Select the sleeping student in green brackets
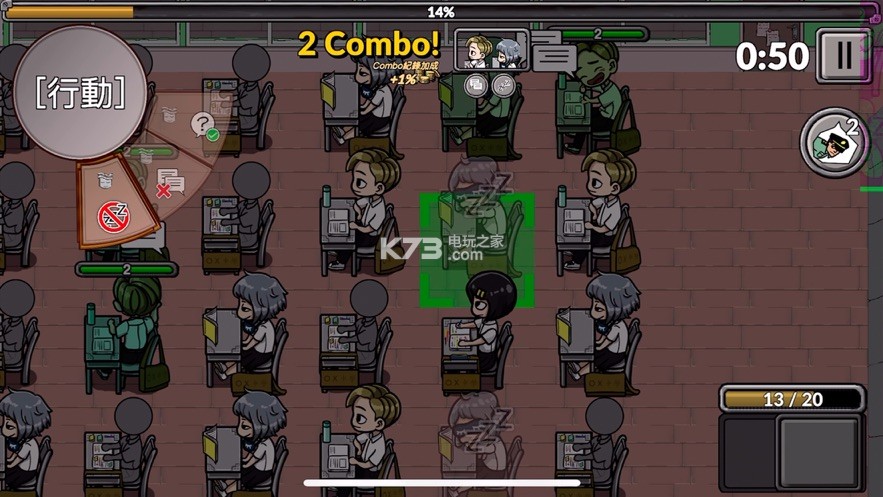This screenshot has height=497, width=883. 477,249
